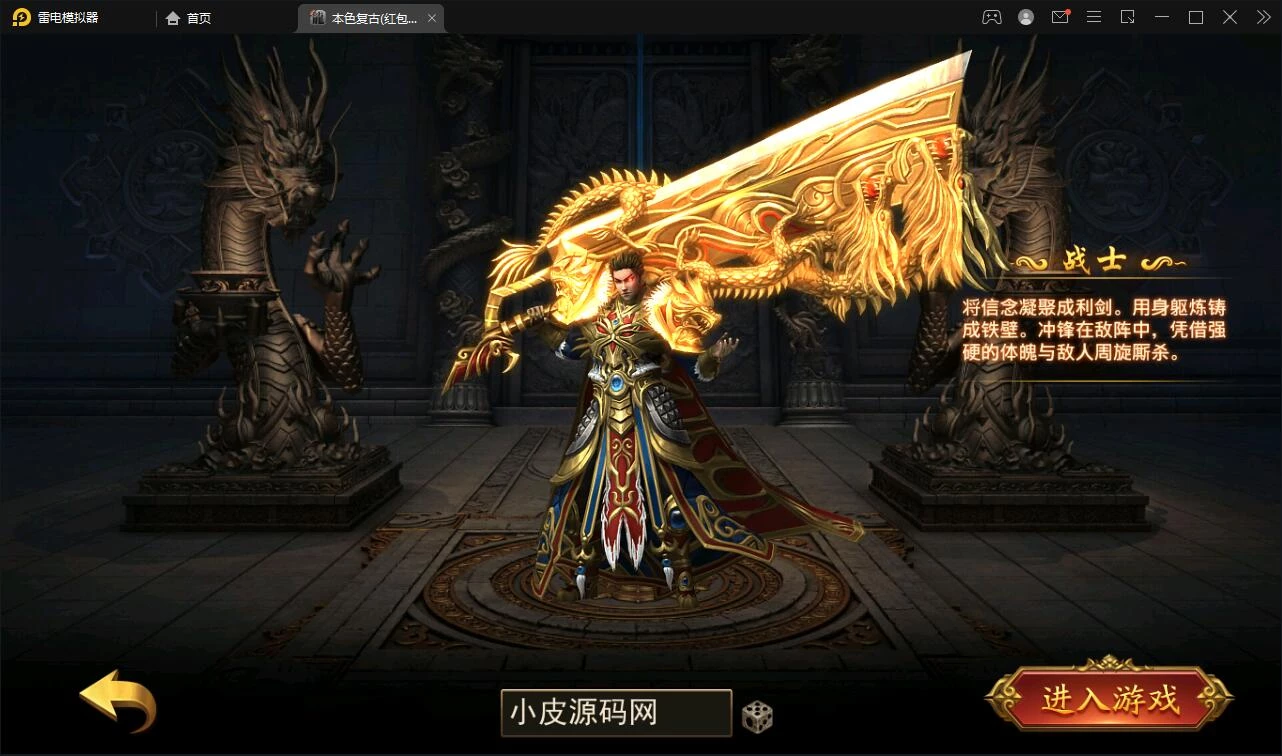Click the window resize icon
The height and width of the screenshot is (756, 1282).
pyautogui.click(x=1128, y=17)
